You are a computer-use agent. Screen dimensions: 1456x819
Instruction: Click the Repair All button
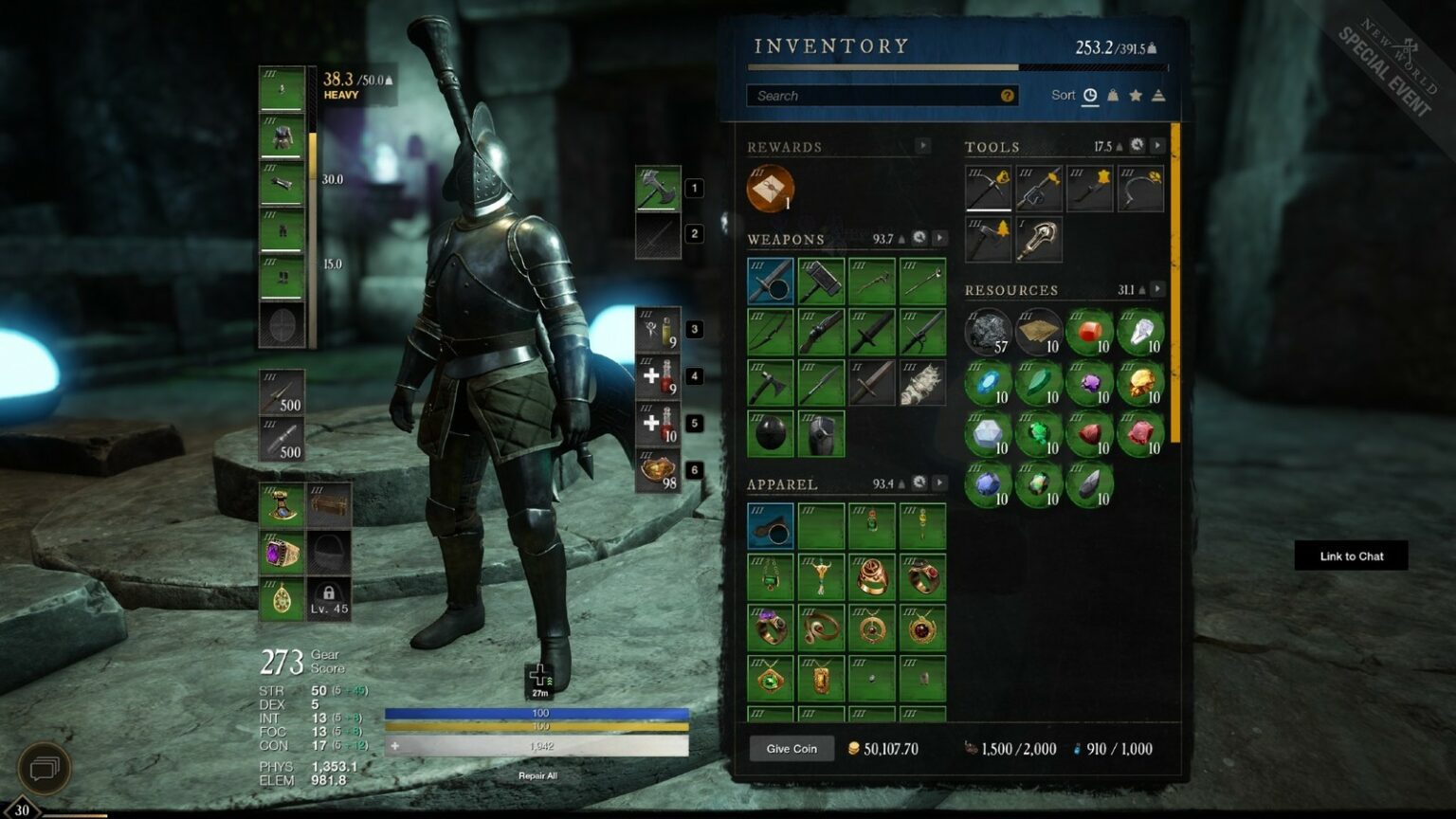[x=537, y=774]
